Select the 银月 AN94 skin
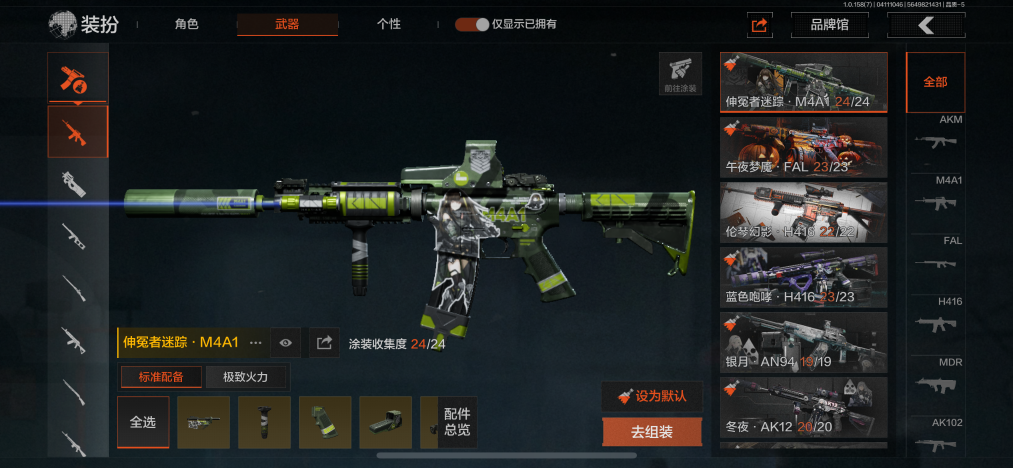Viewport: 1013px width, 468px height. pyautogui.click(x=803, y=342)
